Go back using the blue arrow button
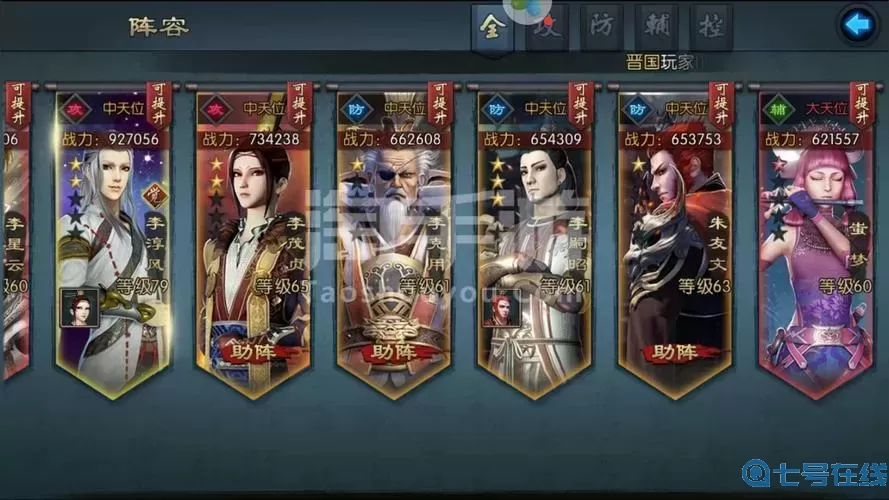This screenshot has height=500, width=889. point(857,25)
